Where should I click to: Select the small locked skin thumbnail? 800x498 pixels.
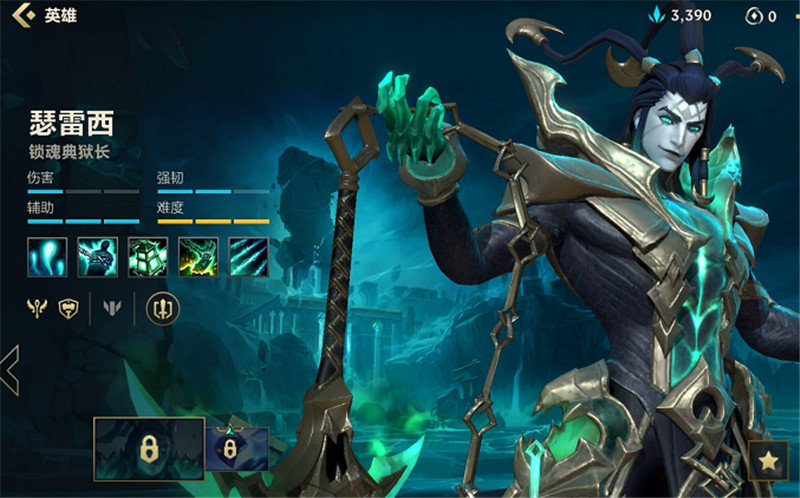(236, 449)
